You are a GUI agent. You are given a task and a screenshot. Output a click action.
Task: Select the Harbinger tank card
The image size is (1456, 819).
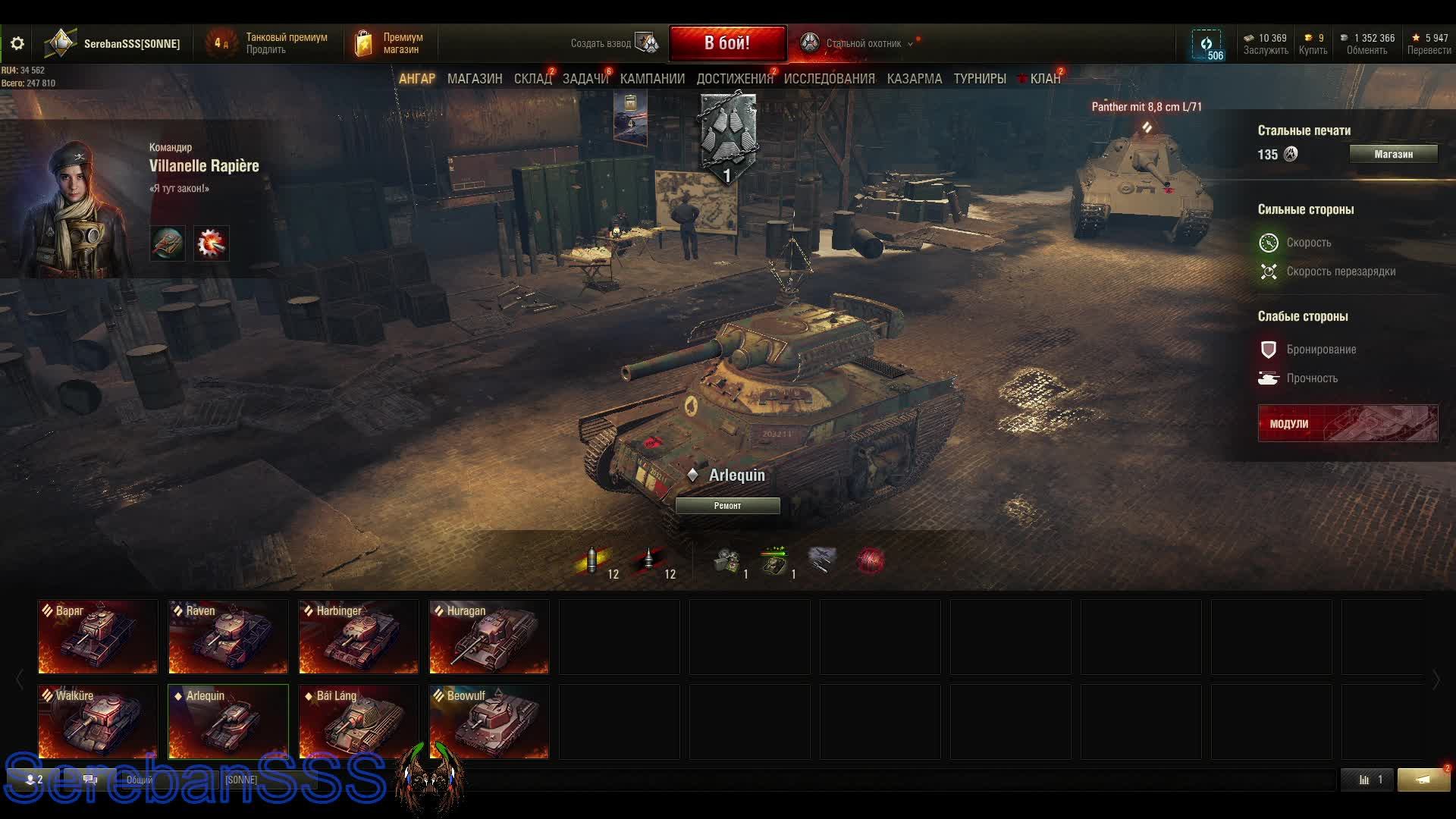[359, 637]
